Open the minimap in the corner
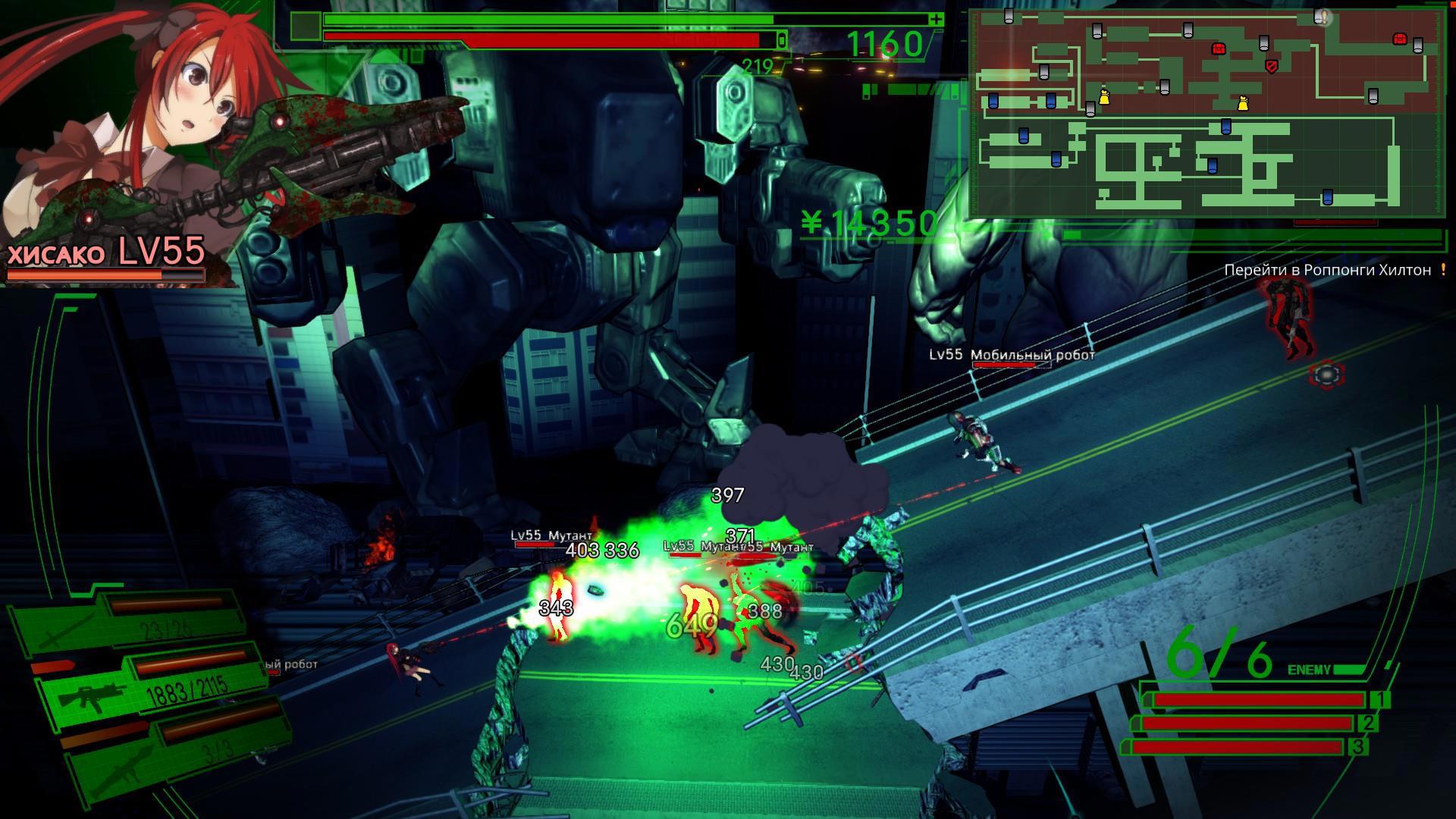Screen dimensions: 1456x819 pos(1207,112)
